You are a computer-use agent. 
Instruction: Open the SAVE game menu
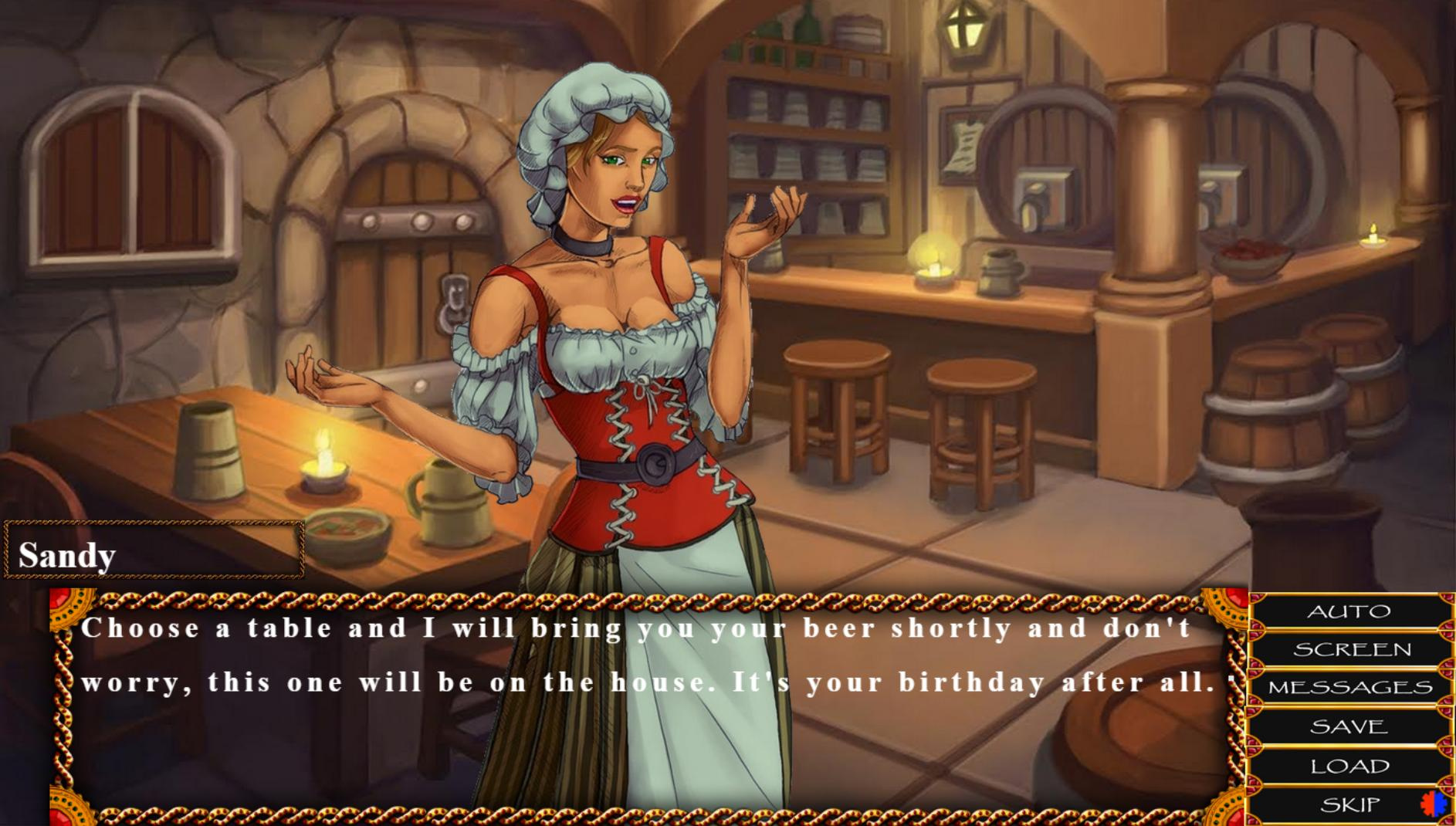pyautogui.click(x=1349, y=726)
